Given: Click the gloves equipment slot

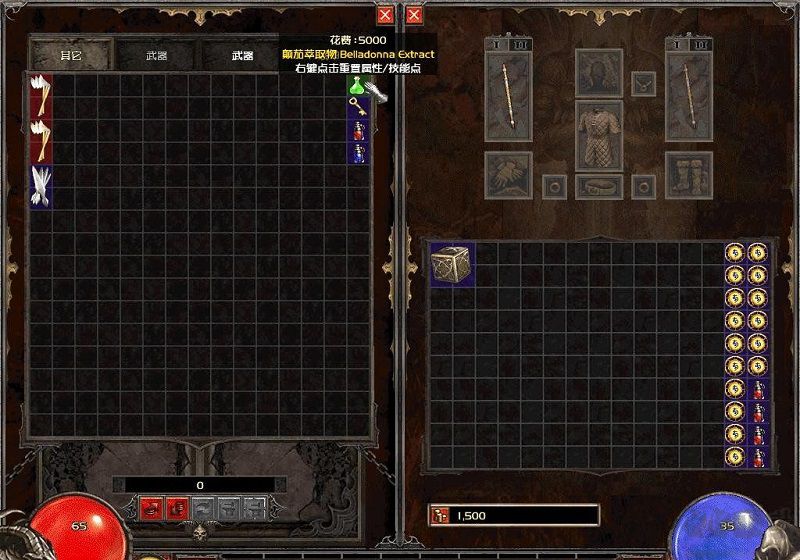Looking at the screenshot, I should 509,174.
